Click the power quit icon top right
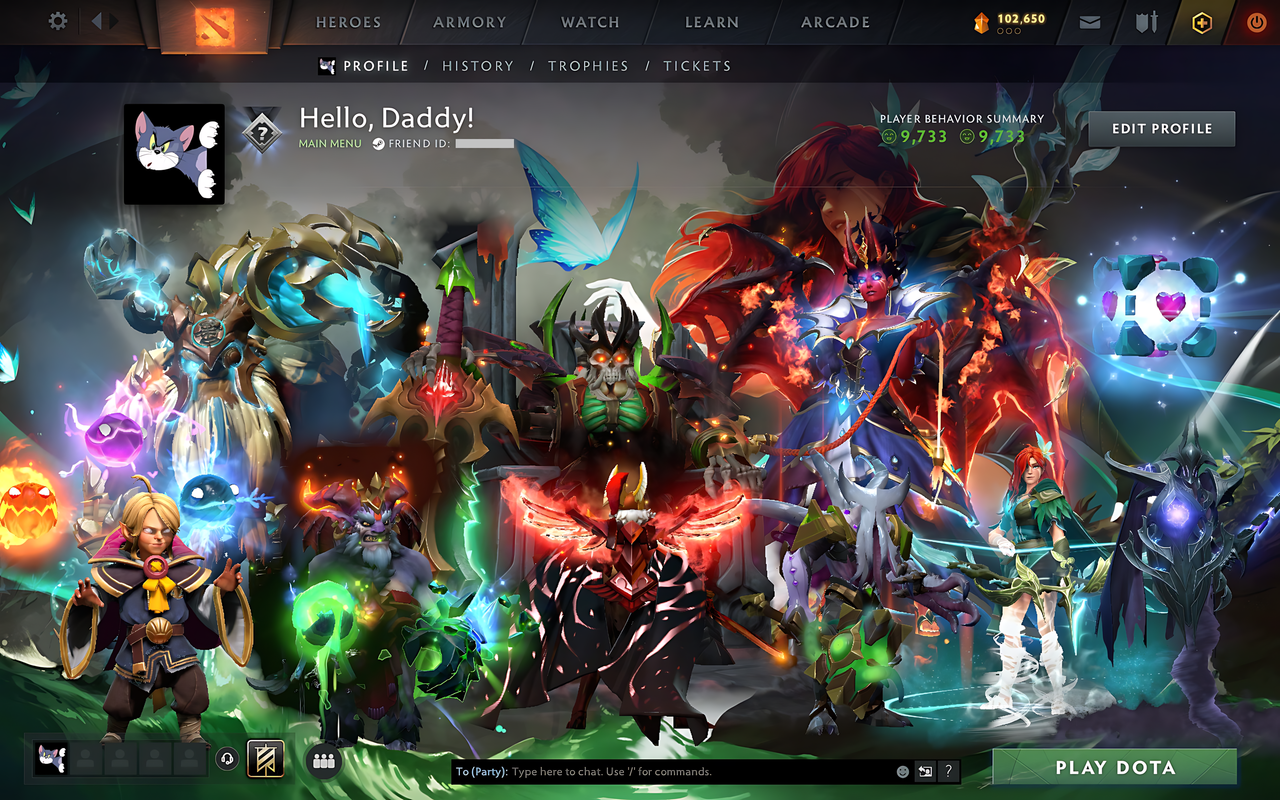Image resolution: width=1280 pixels, height=800 pixels. point(1255,20)
